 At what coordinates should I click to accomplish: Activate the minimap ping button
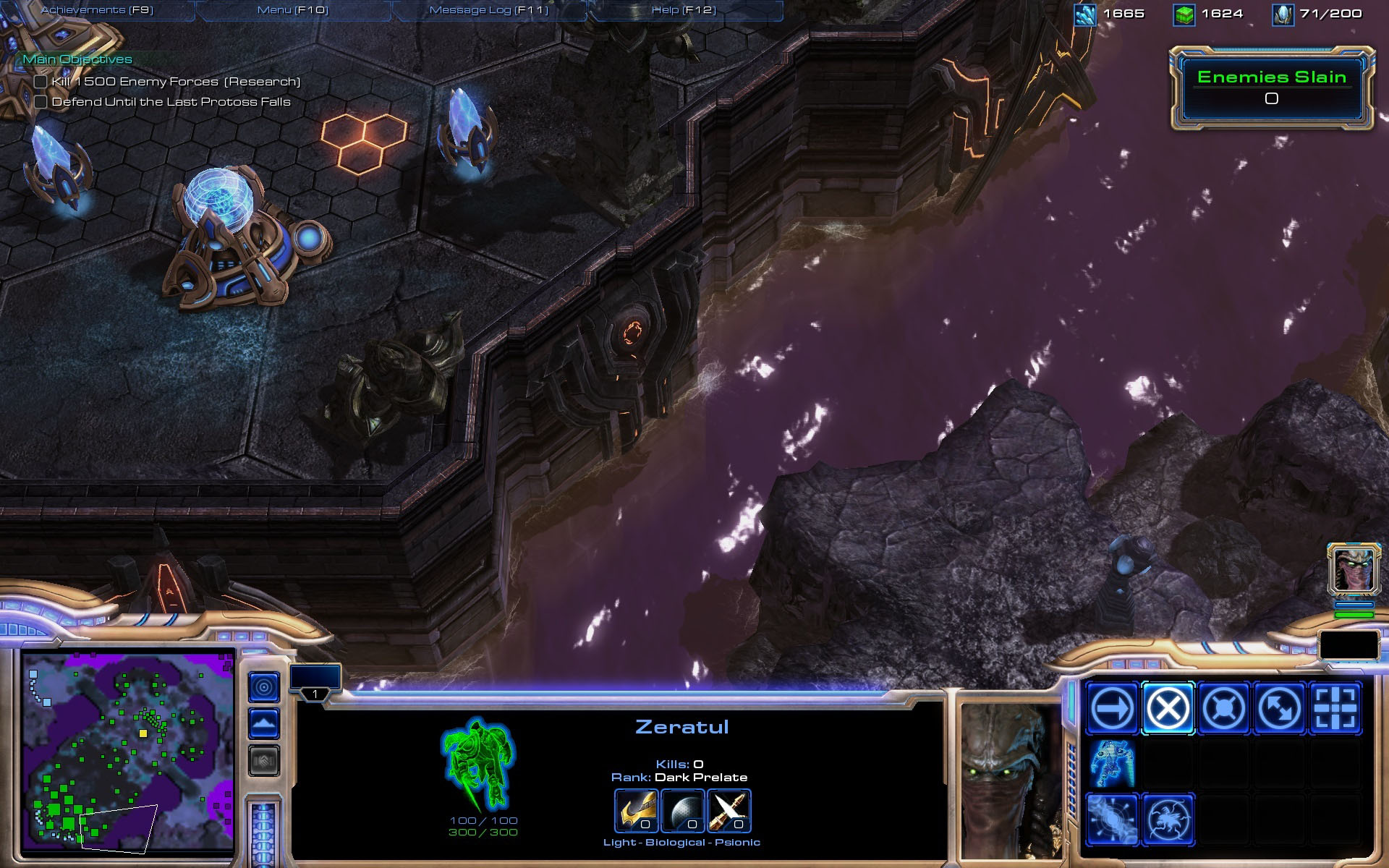tap(264, 686)
